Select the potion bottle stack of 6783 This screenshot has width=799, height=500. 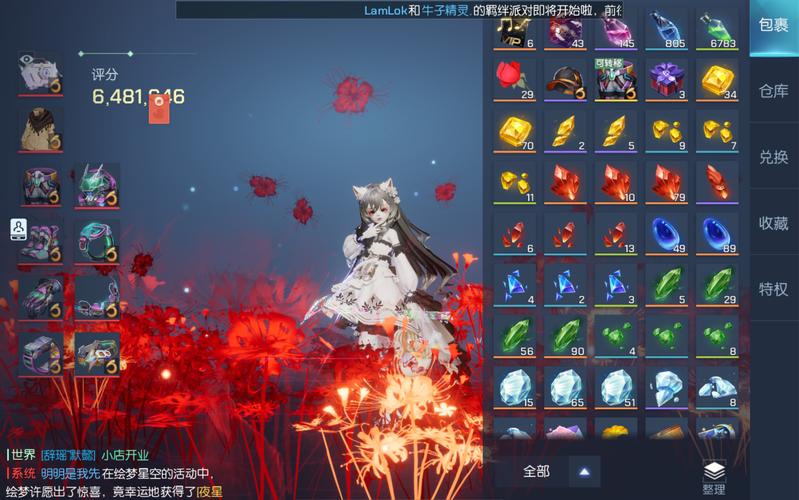(x=718, y=28)
